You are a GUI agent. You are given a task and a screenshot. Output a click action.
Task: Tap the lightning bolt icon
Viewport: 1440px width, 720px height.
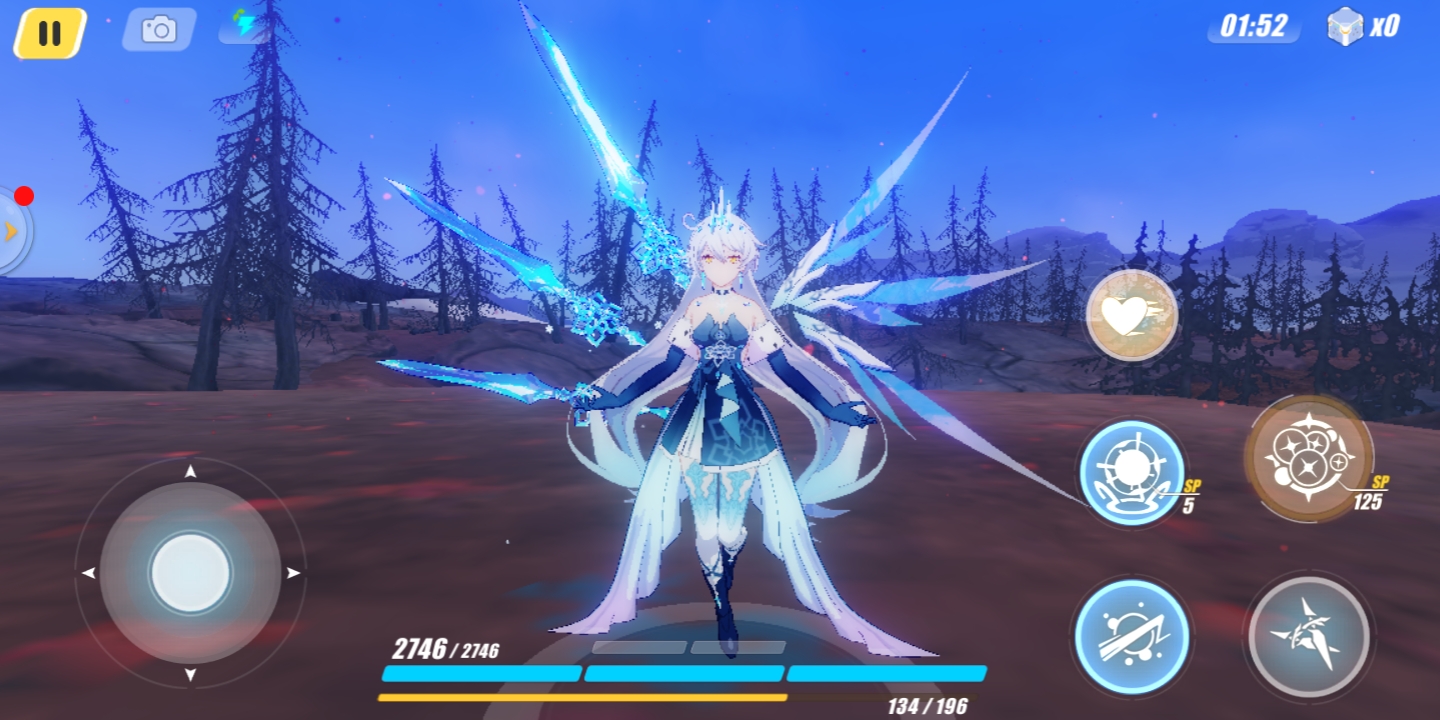(243, 26)
